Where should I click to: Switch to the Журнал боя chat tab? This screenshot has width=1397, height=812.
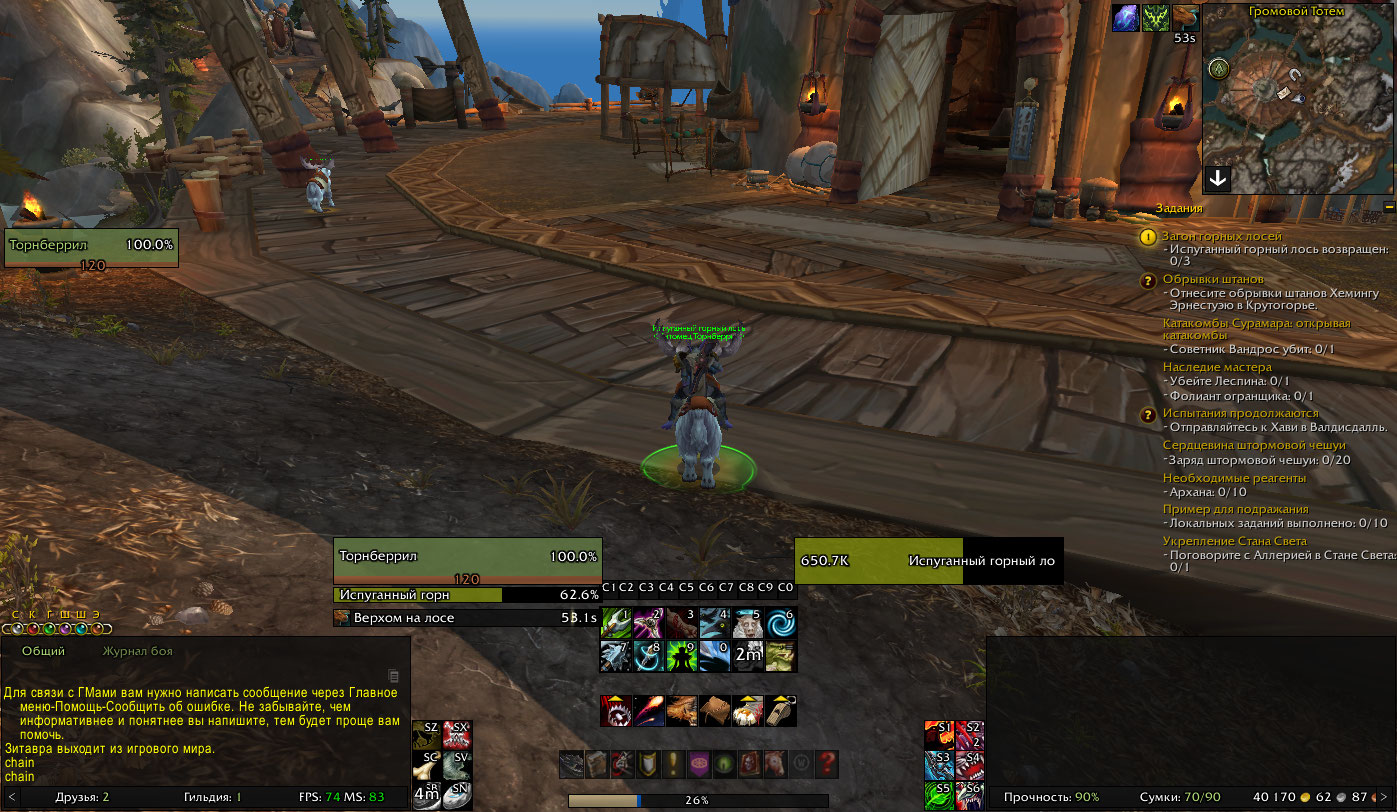pos(137,651)
